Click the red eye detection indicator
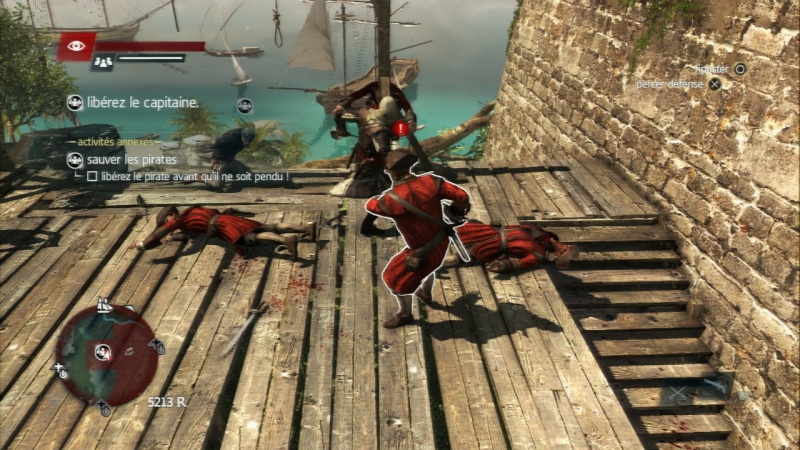The image size is (800, 450). pos(76,46)
